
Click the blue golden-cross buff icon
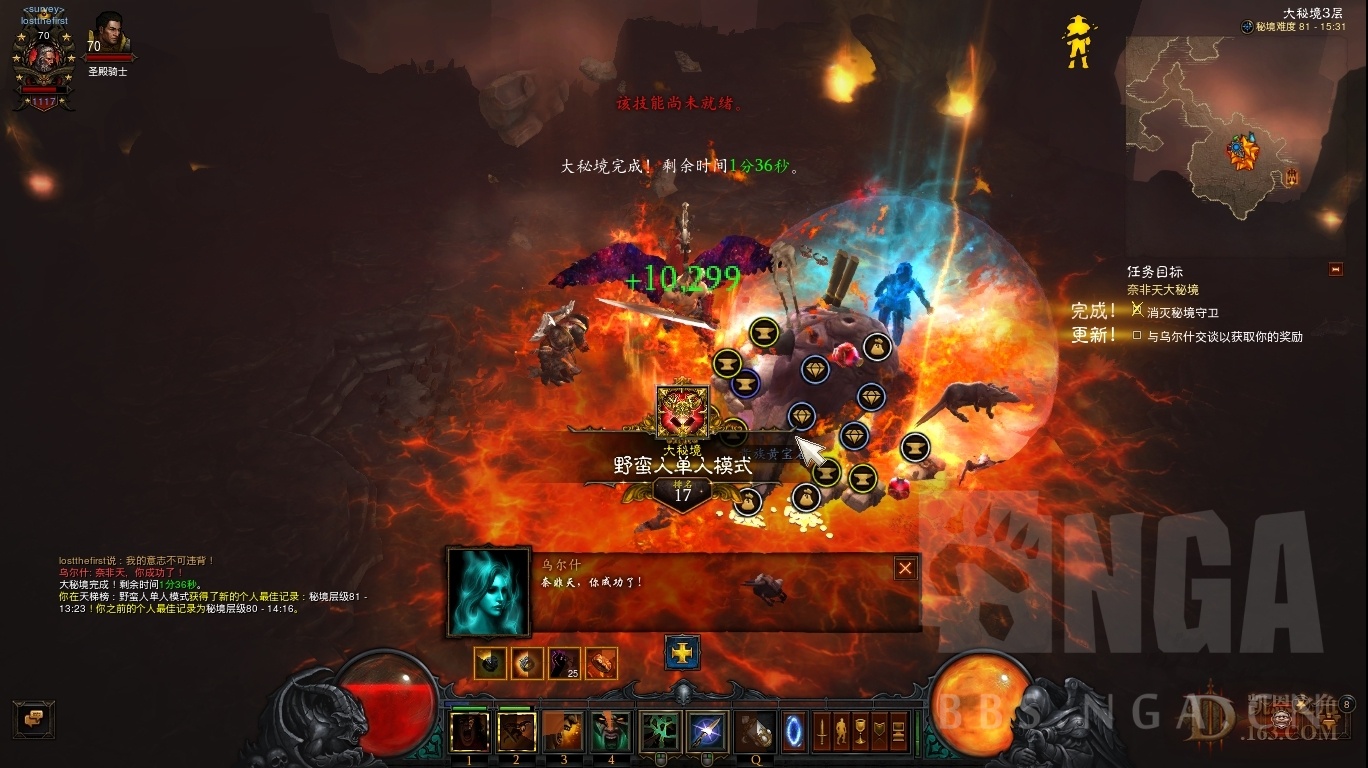682,652
